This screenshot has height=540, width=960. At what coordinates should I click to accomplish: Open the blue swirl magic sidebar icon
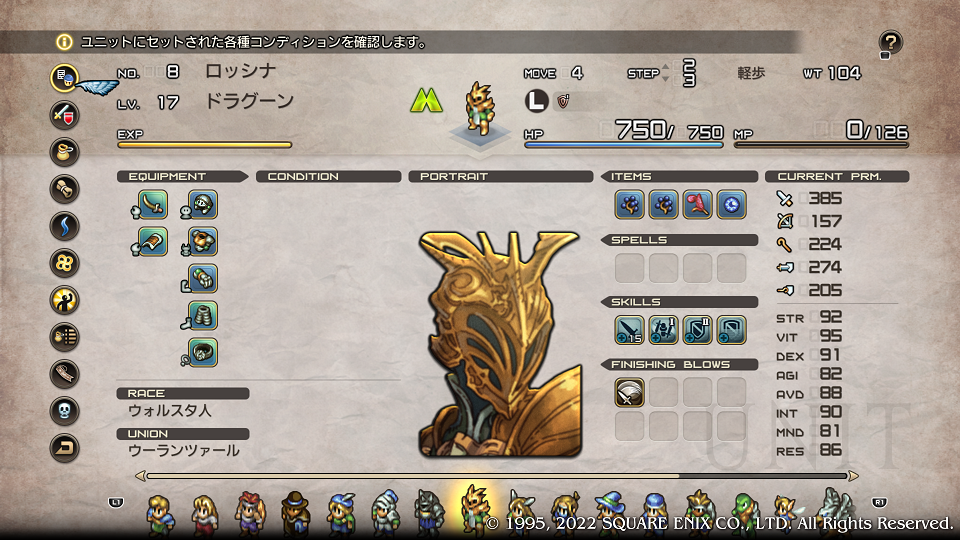(65, 225)
